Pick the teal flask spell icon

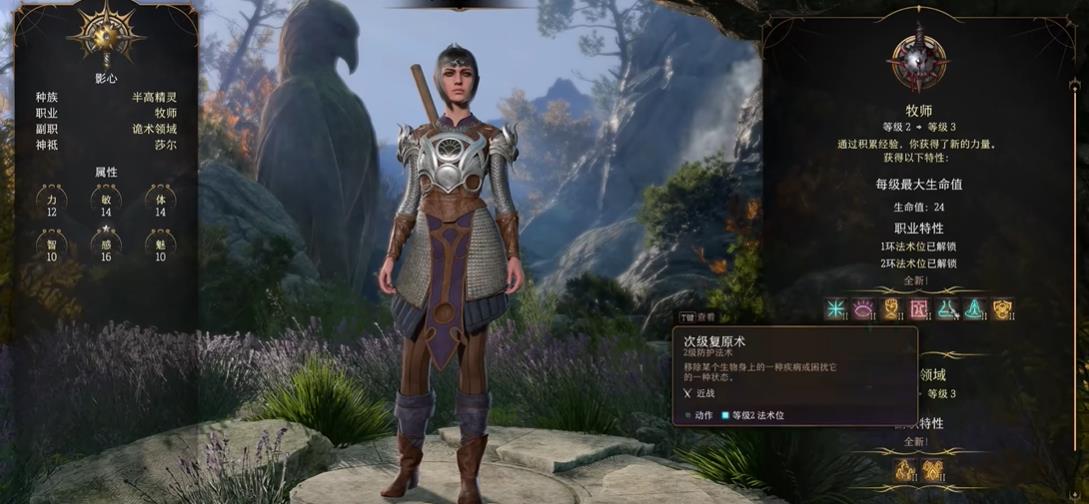point(946,309)
